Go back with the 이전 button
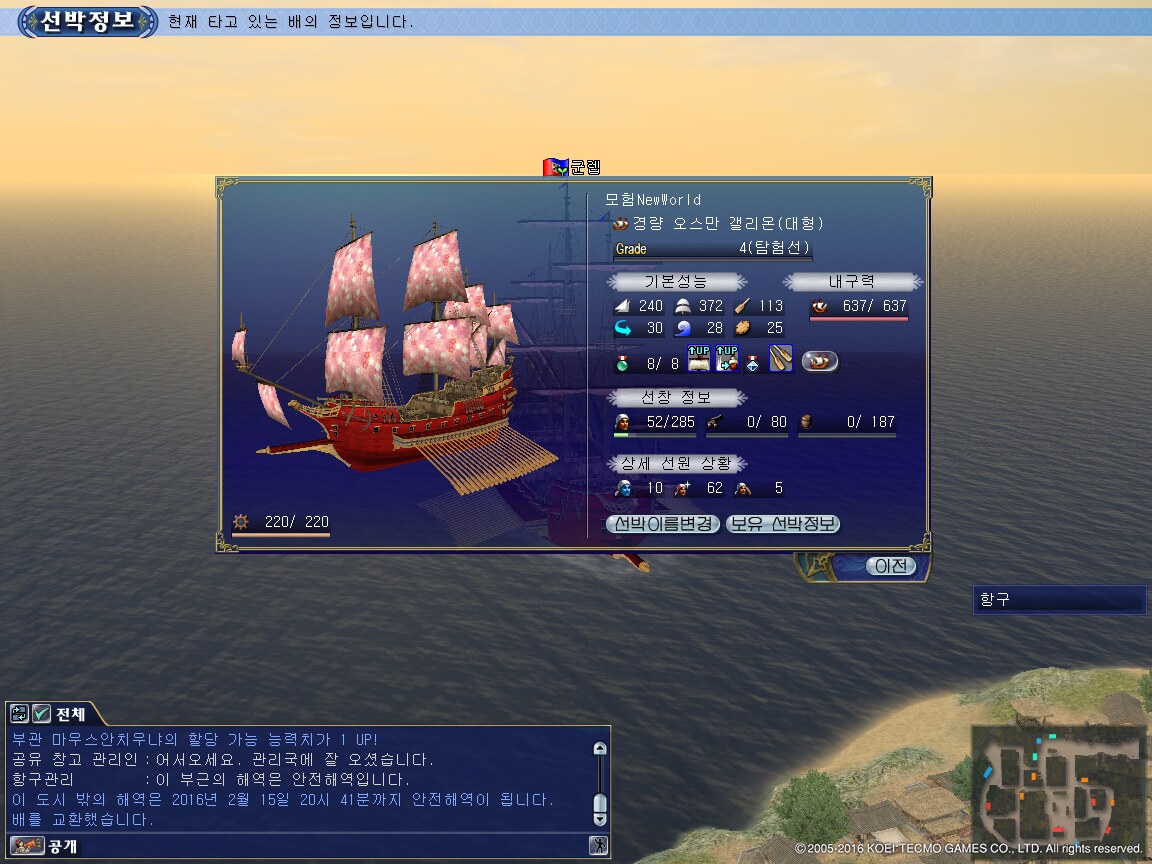 889,566
